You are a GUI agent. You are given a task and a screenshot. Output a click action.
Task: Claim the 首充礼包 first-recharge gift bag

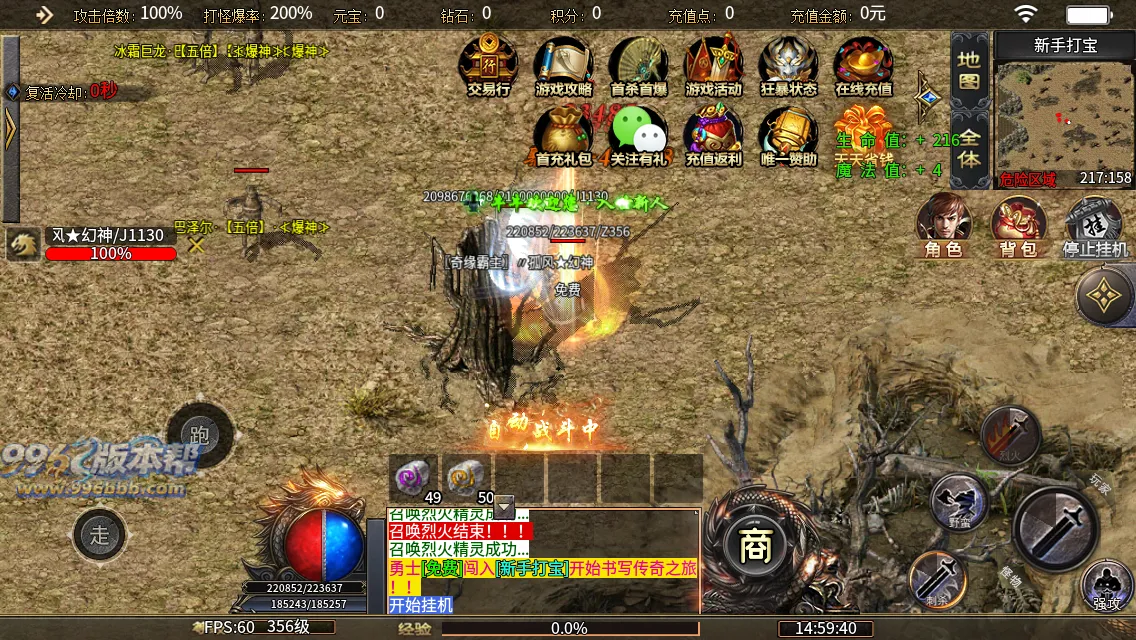pyautogui.click(x=564, y=136)
